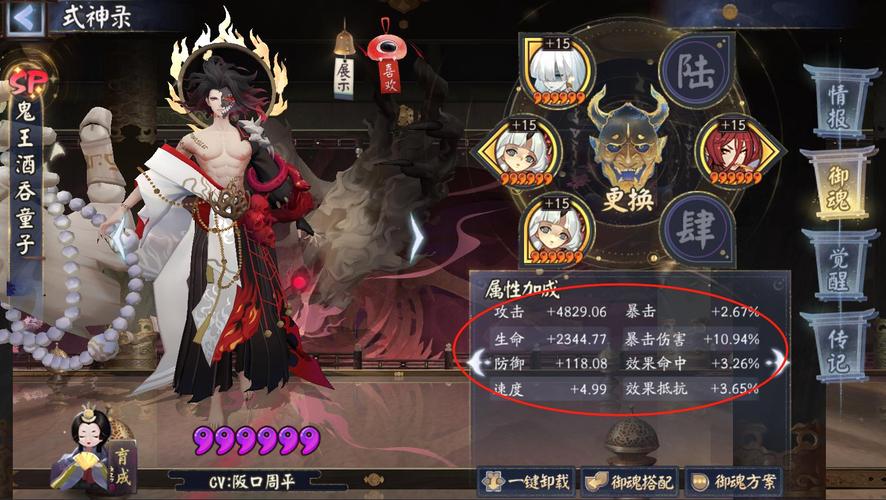Open 御魂方案
Screen dimensions: 886x500
point(733,482)
